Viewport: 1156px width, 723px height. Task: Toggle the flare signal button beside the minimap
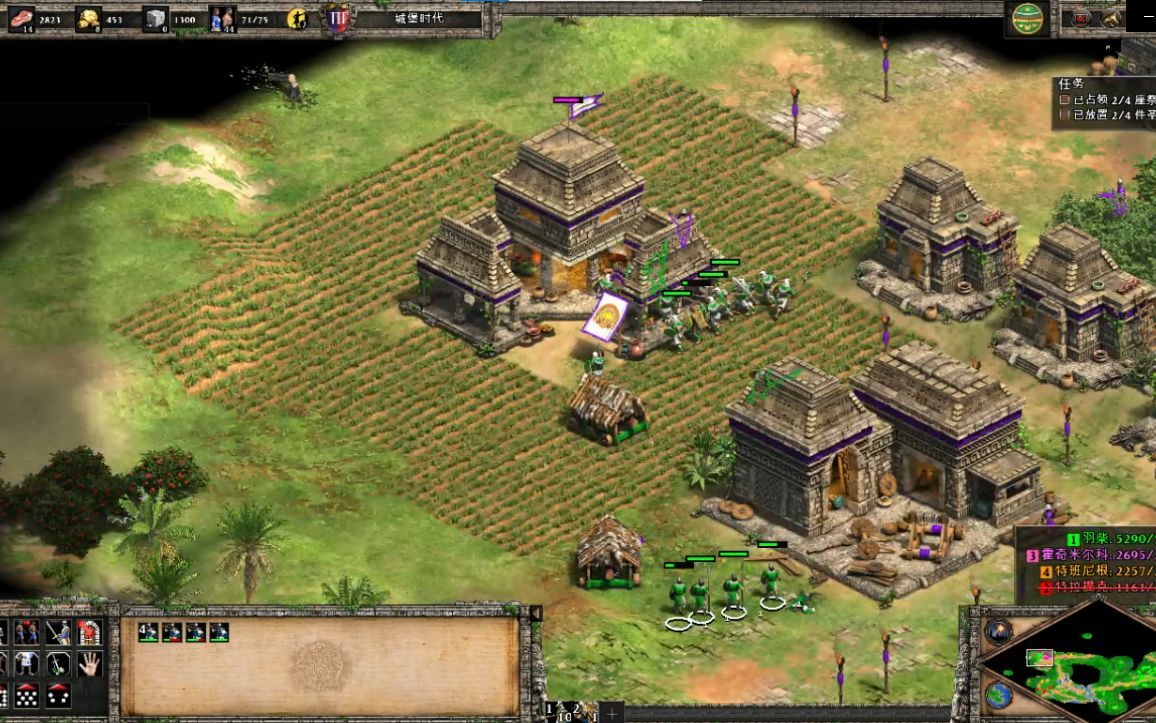pos(997,631)
